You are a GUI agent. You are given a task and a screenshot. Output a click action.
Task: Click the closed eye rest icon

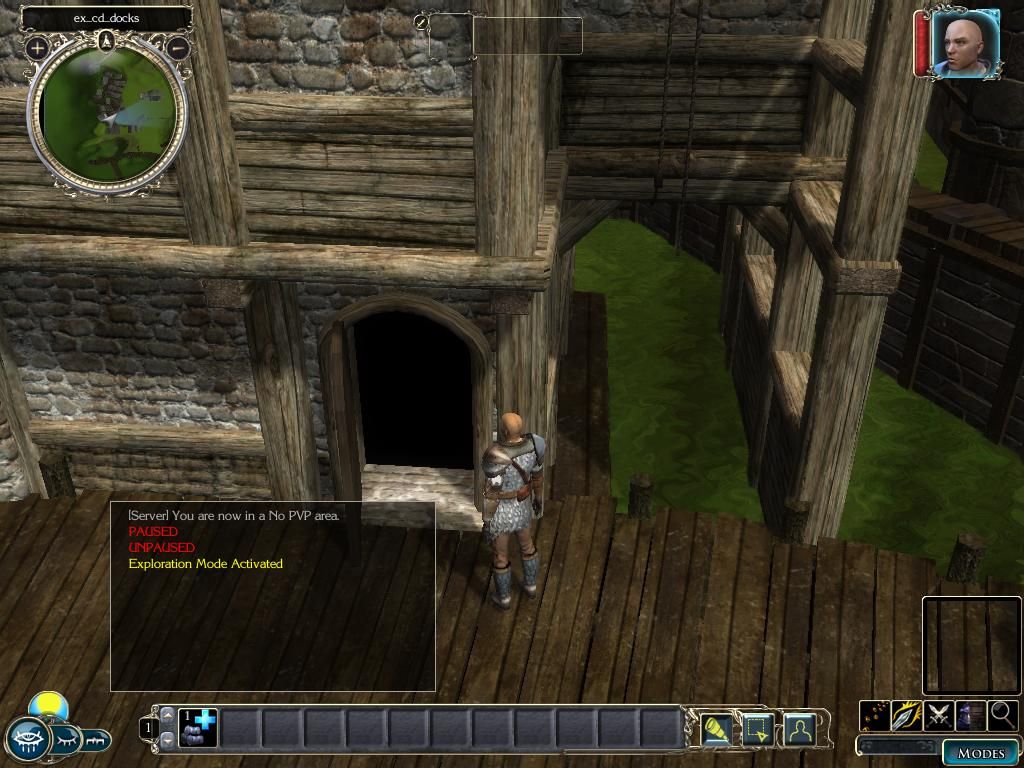67,740
